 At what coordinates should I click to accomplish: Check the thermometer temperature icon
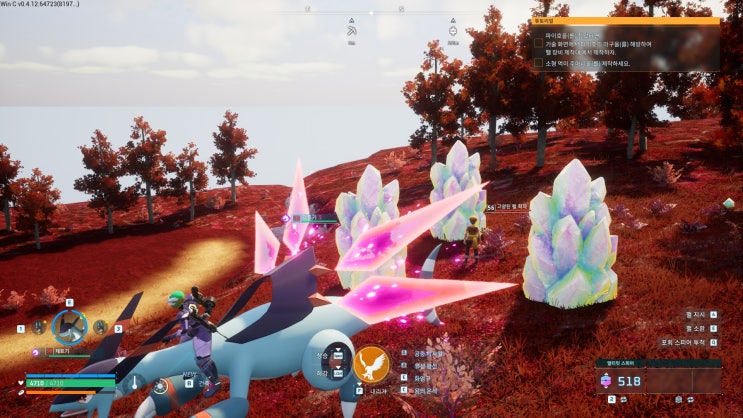click(x=134, y=382)
